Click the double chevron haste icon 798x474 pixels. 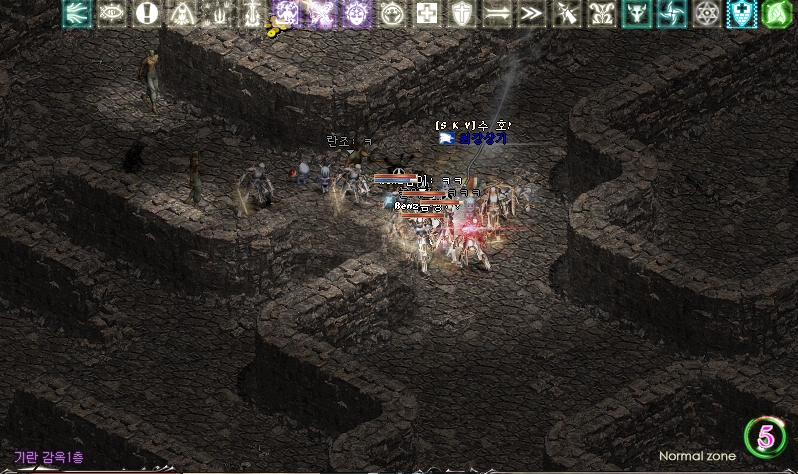click(531, 13)
